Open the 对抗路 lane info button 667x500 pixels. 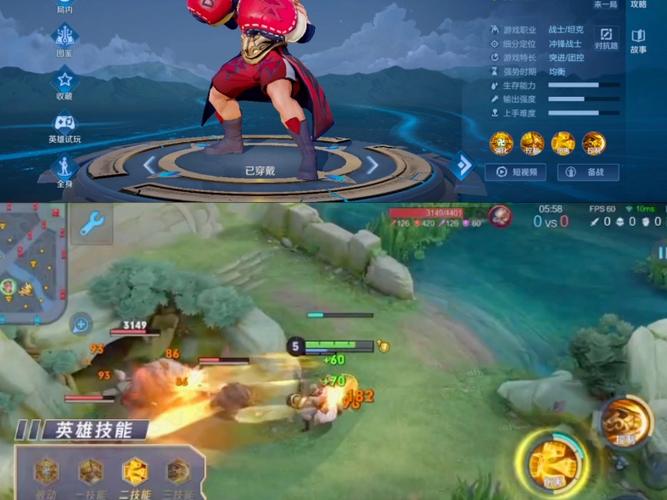click(606, 38)
